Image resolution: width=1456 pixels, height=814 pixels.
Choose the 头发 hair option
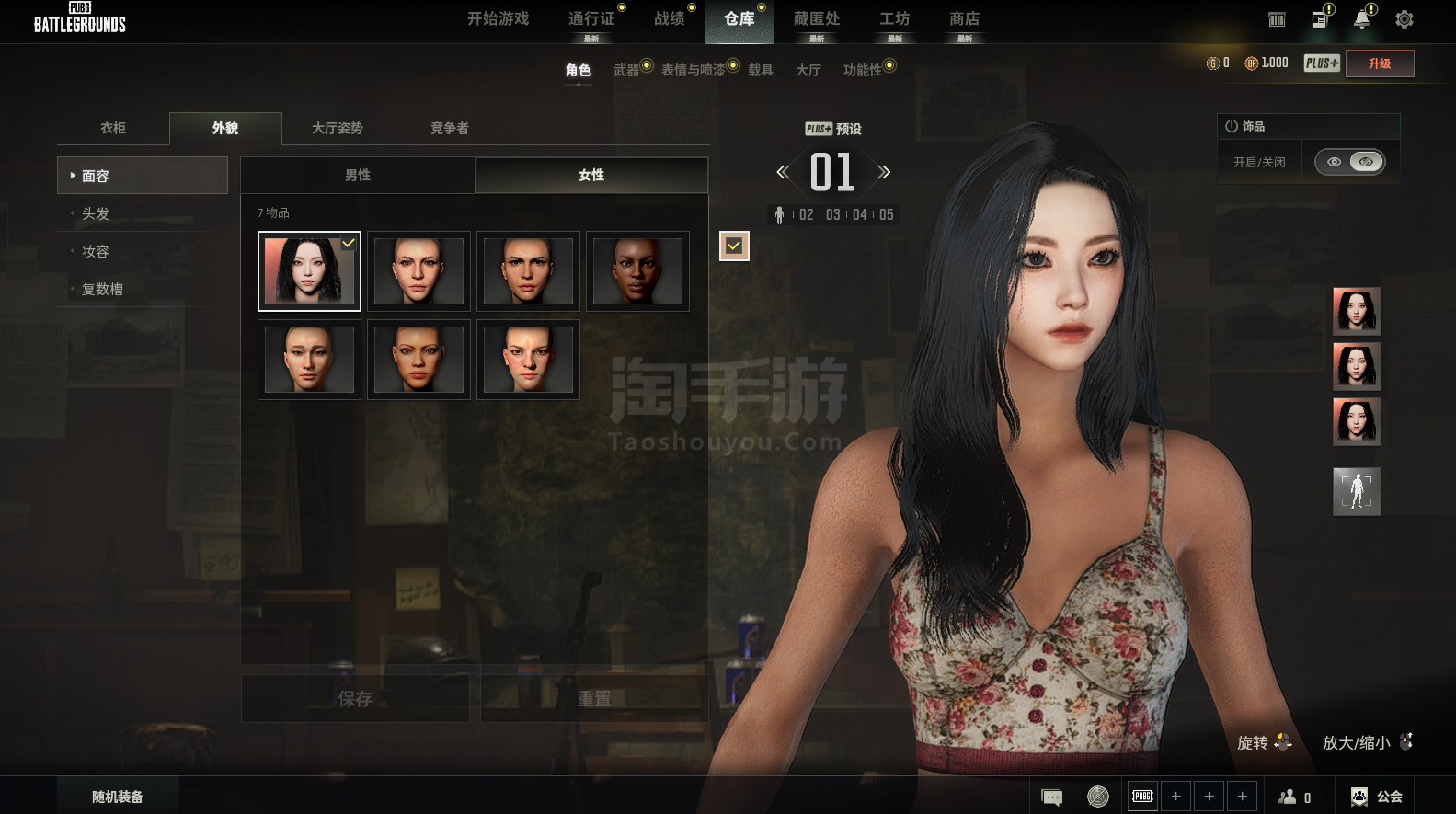96,213
